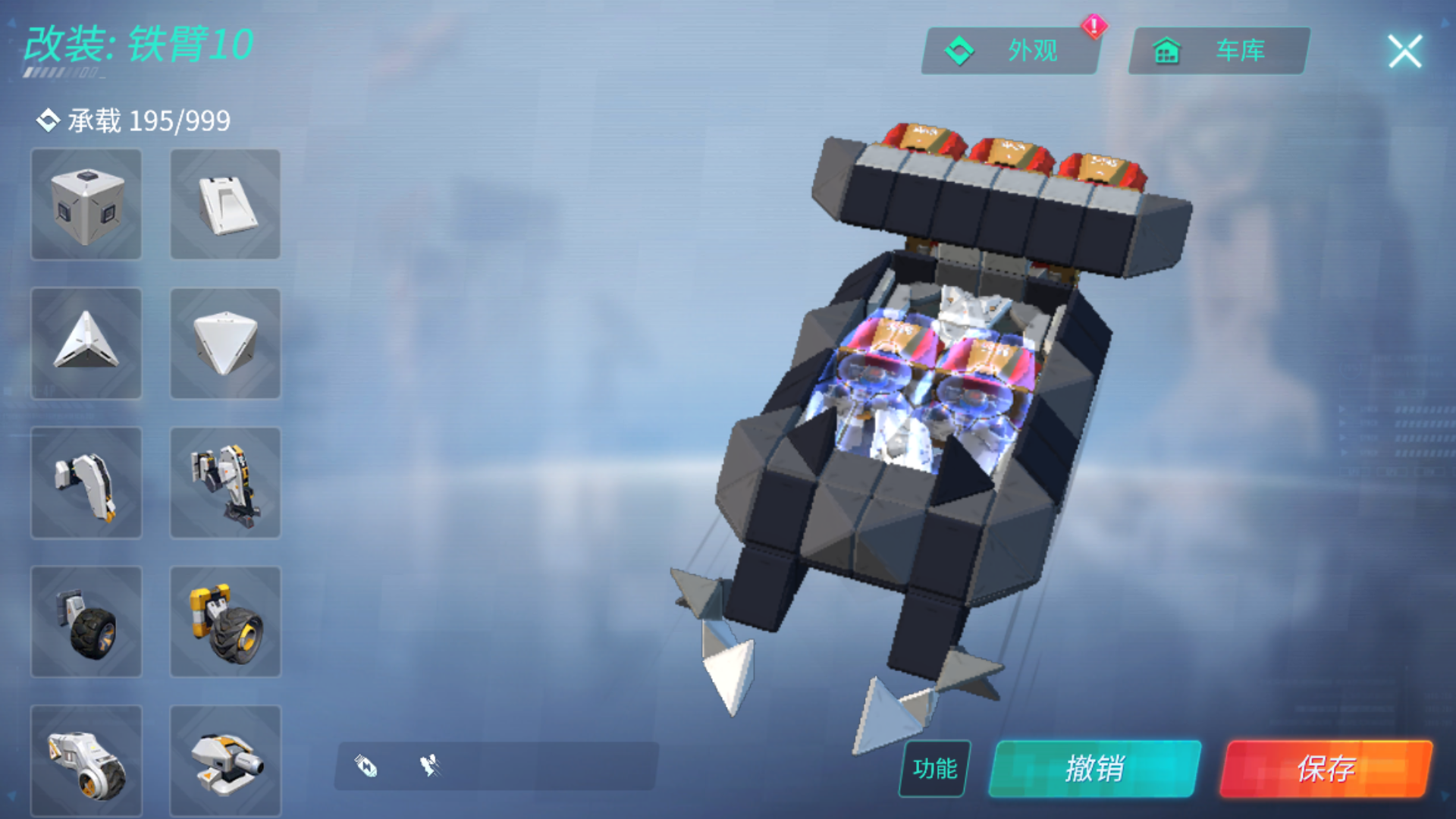Viewport: 1456px width, 819px height.
Task: Select the small wheel part
Action: (x=86, y=621)
